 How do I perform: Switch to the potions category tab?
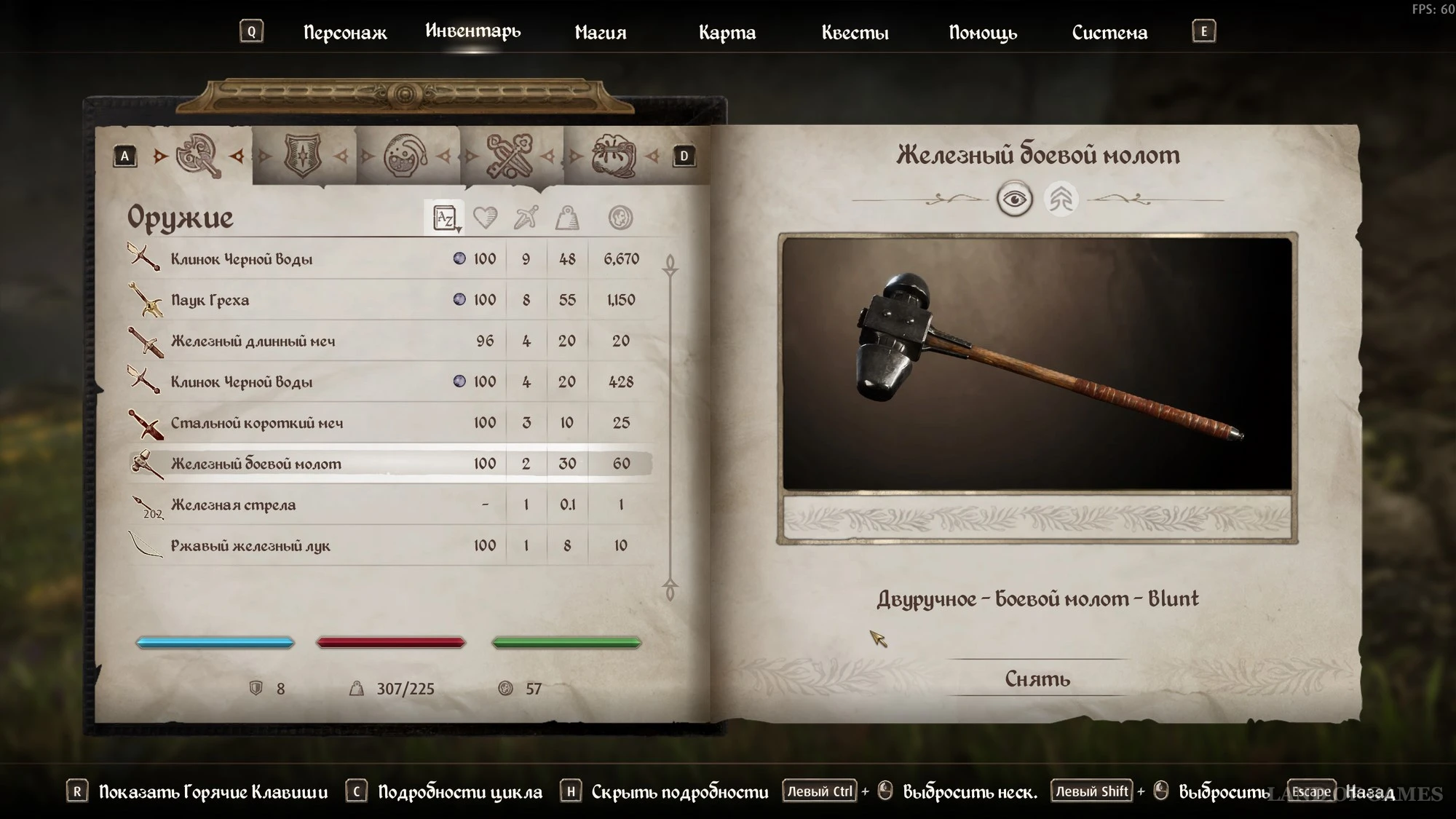click(405, 155)
